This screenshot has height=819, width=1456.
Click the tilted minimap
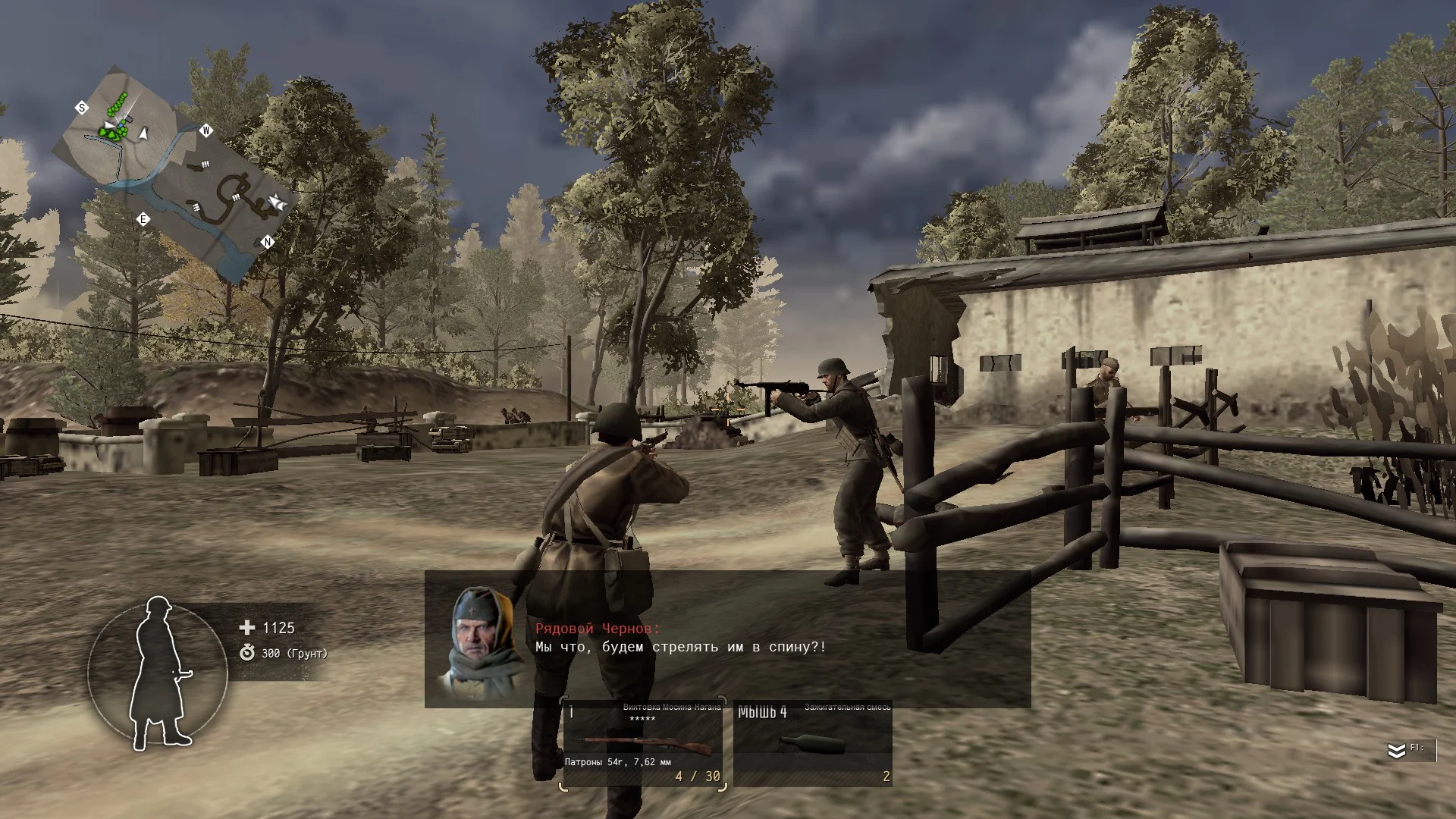pos(174,173)
